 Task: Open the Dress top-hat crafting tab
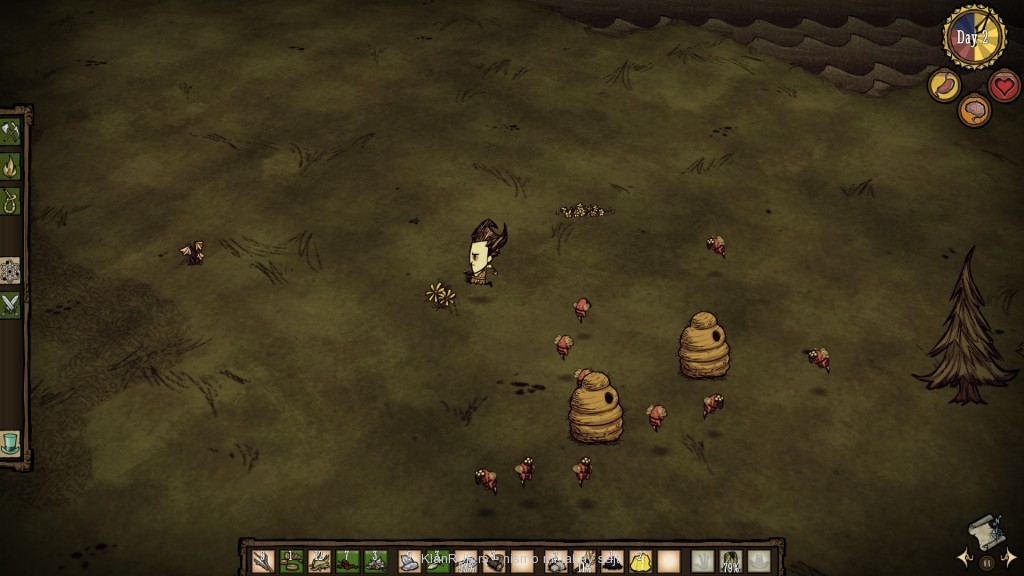coord(11,442)
